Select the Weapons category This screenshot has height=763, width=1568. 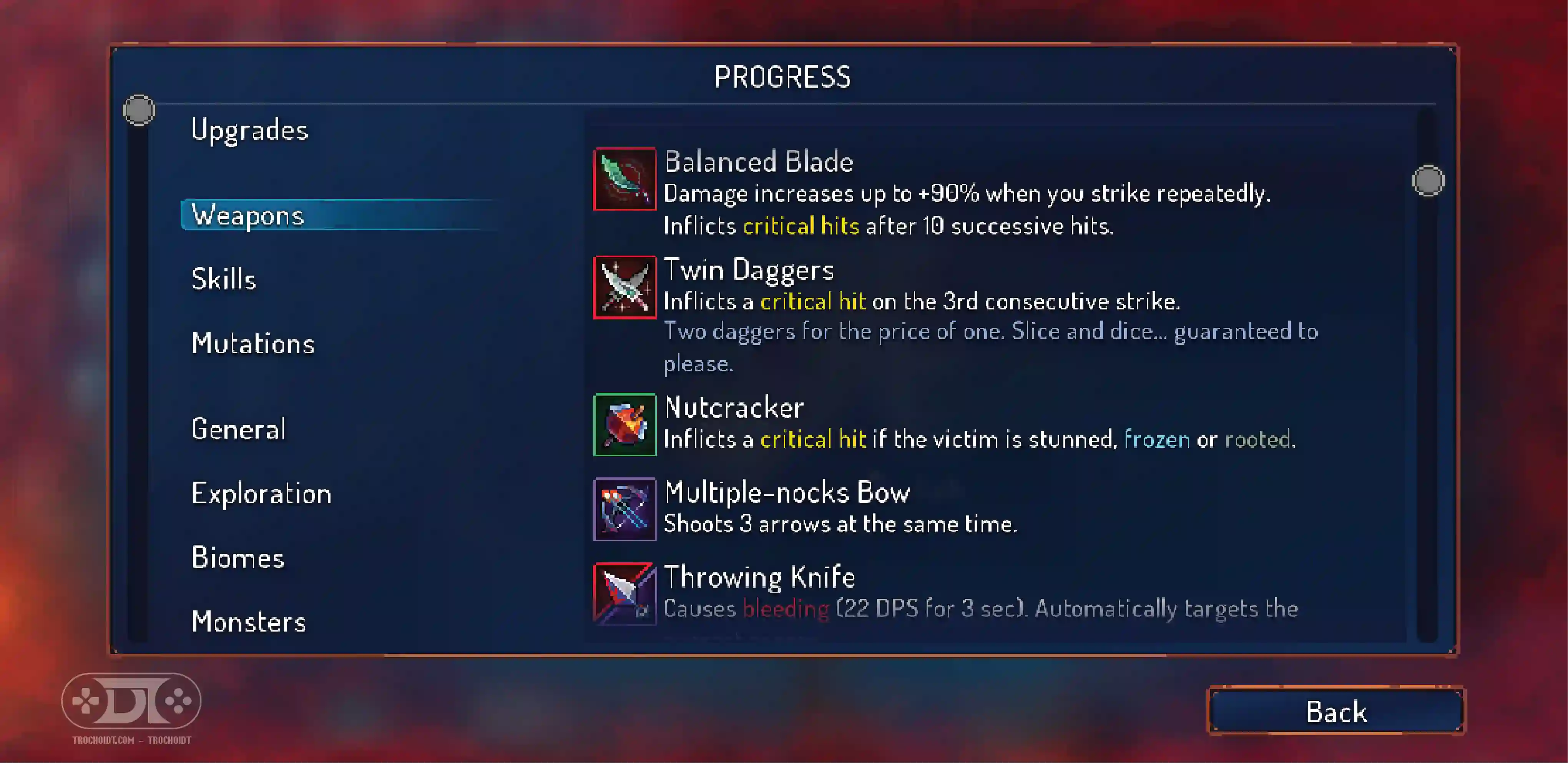248,215
